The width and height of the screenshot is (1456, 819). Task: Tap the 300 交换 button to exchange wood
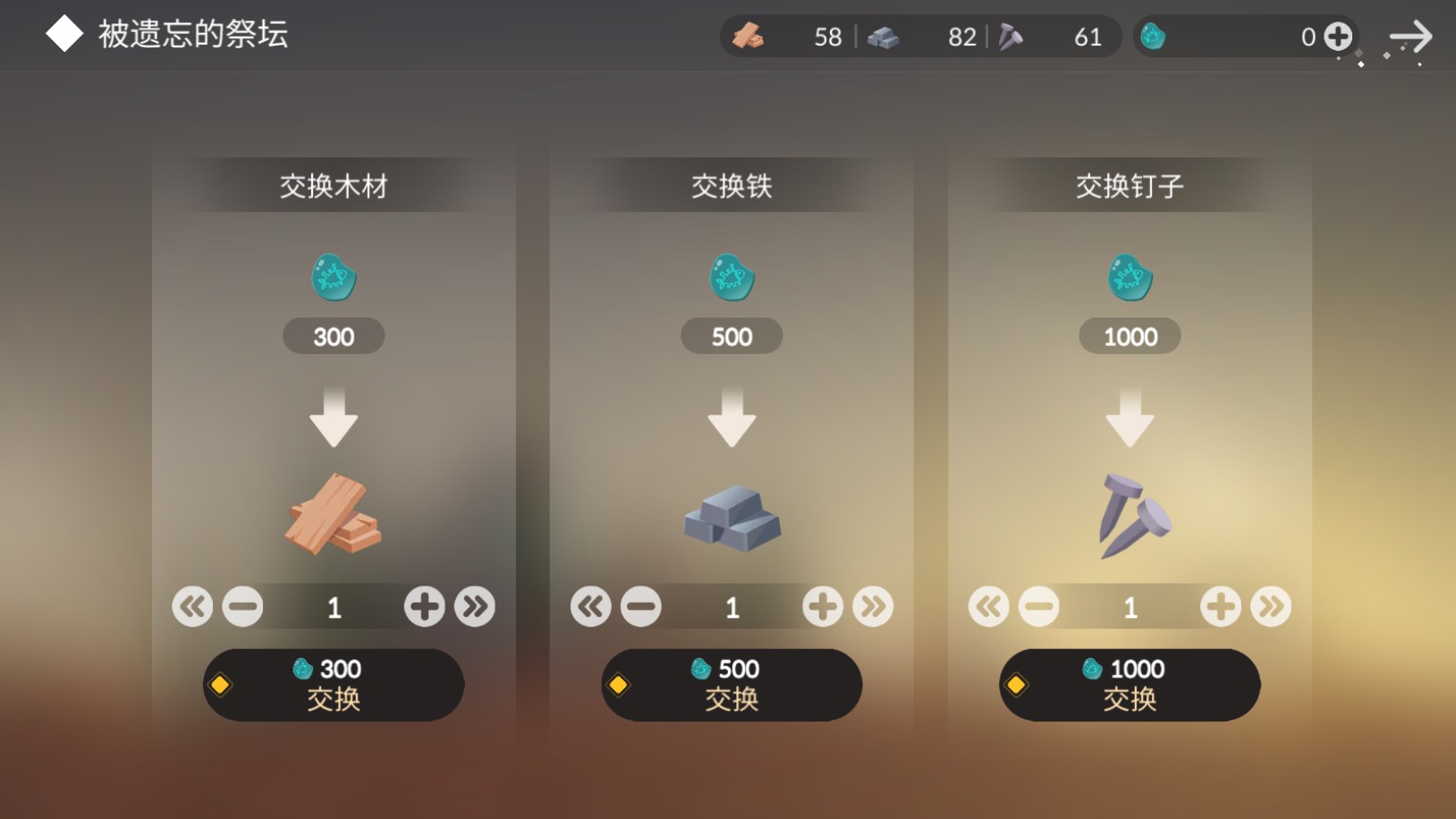point(334,684)
